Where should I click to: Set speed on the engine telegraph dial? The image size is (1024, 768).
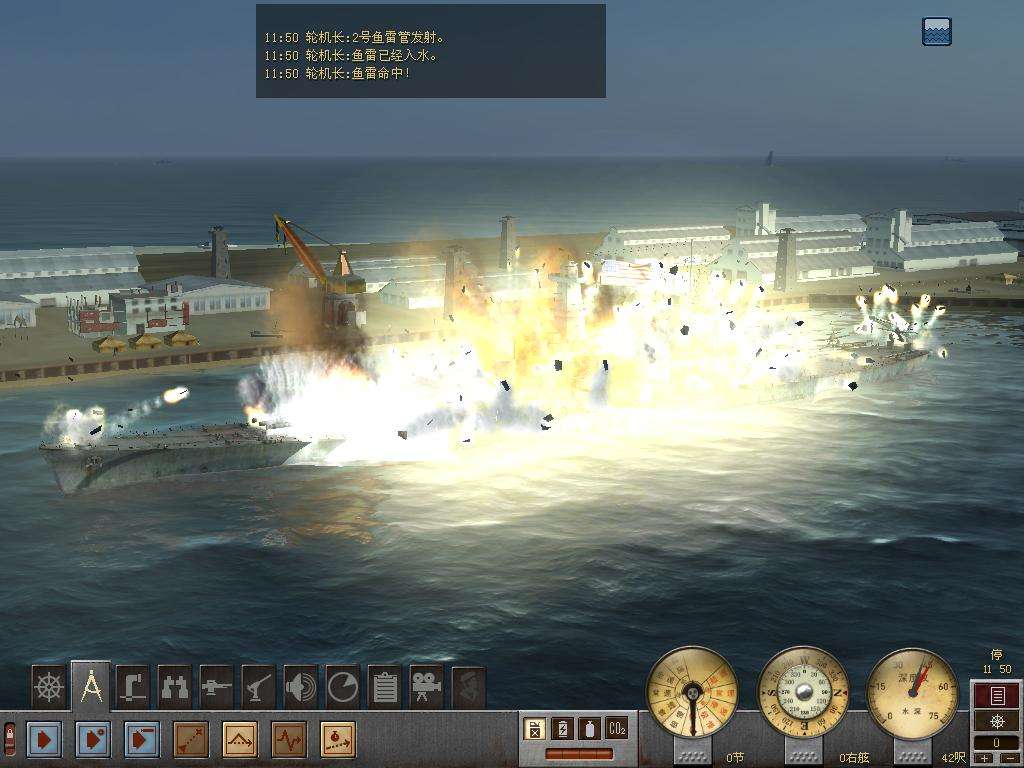[x=692, y=692]
